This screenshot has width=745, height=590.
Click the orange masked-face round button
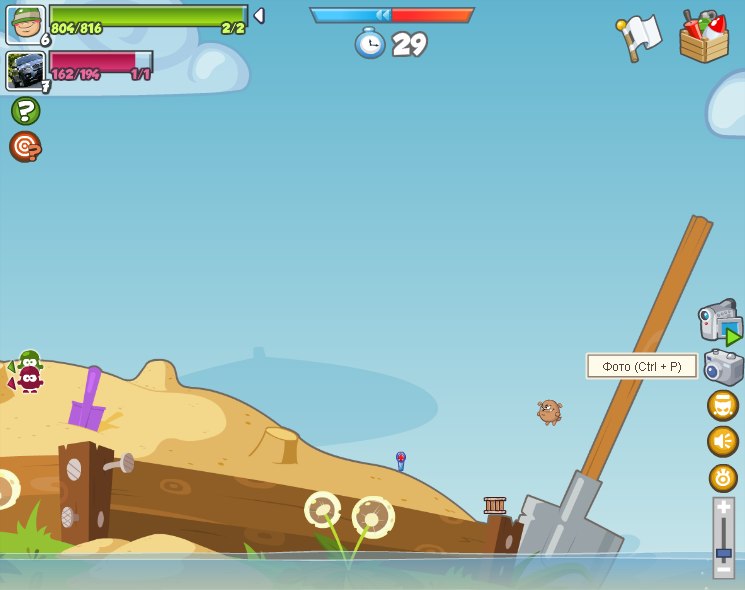click(x=723, y=405)
